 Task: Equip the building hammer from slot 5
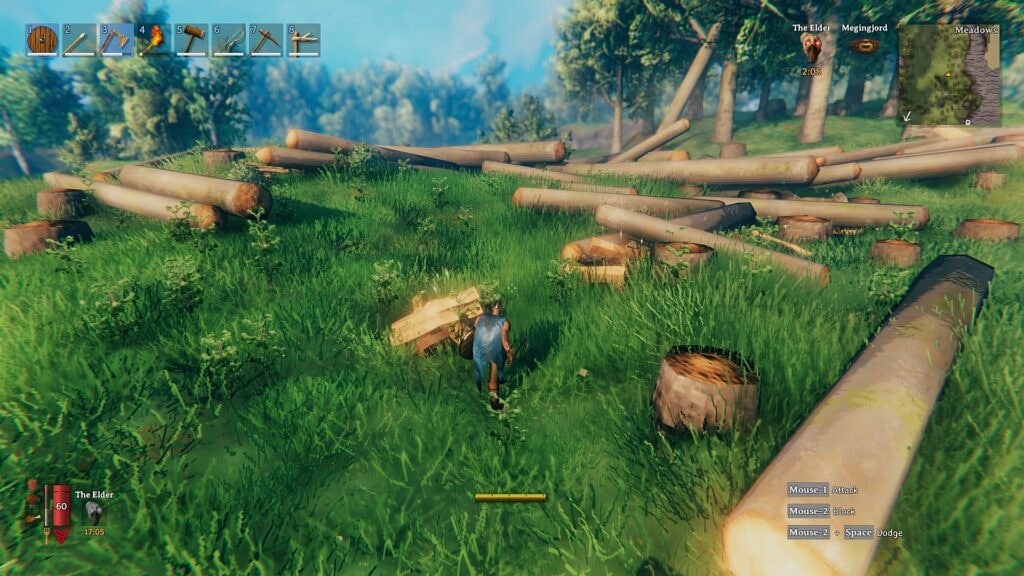[x=191, y=40]
